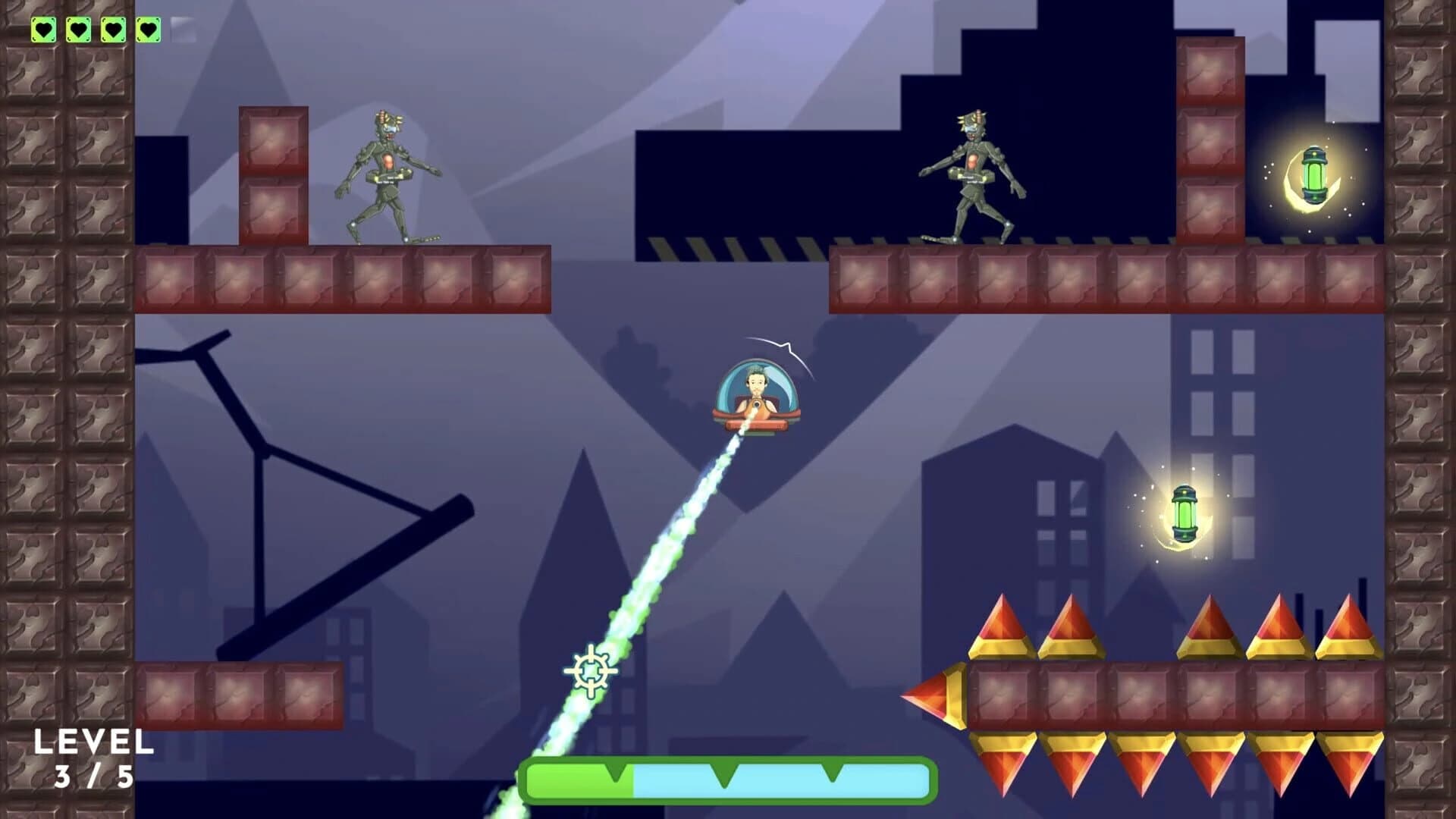Viewport: 1456px width, 819px height.
Task: Select the robot enemy on the left platform
Action: [387, 174]
